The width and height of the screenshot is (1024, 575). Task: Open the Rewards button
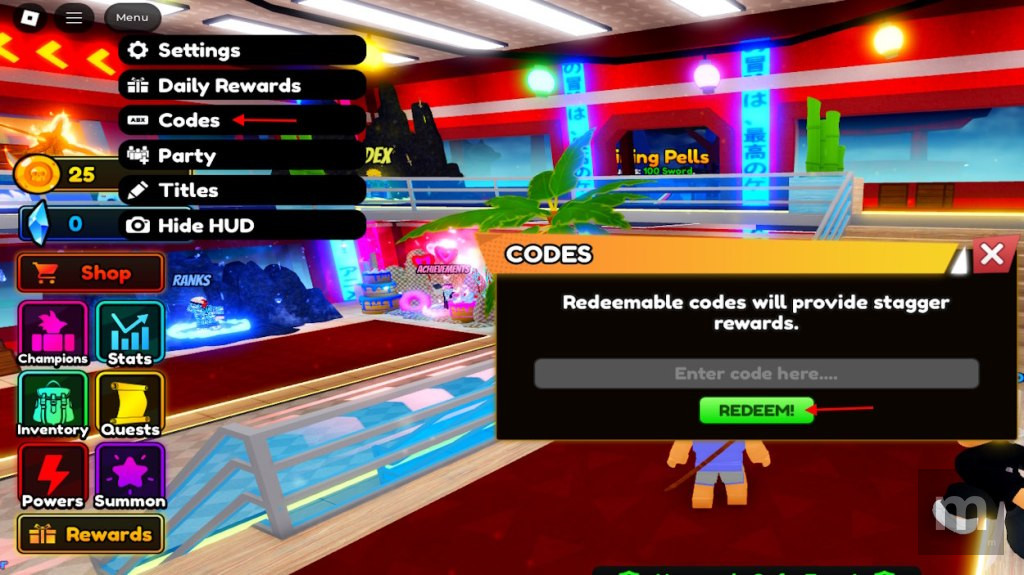pos(91,534)
